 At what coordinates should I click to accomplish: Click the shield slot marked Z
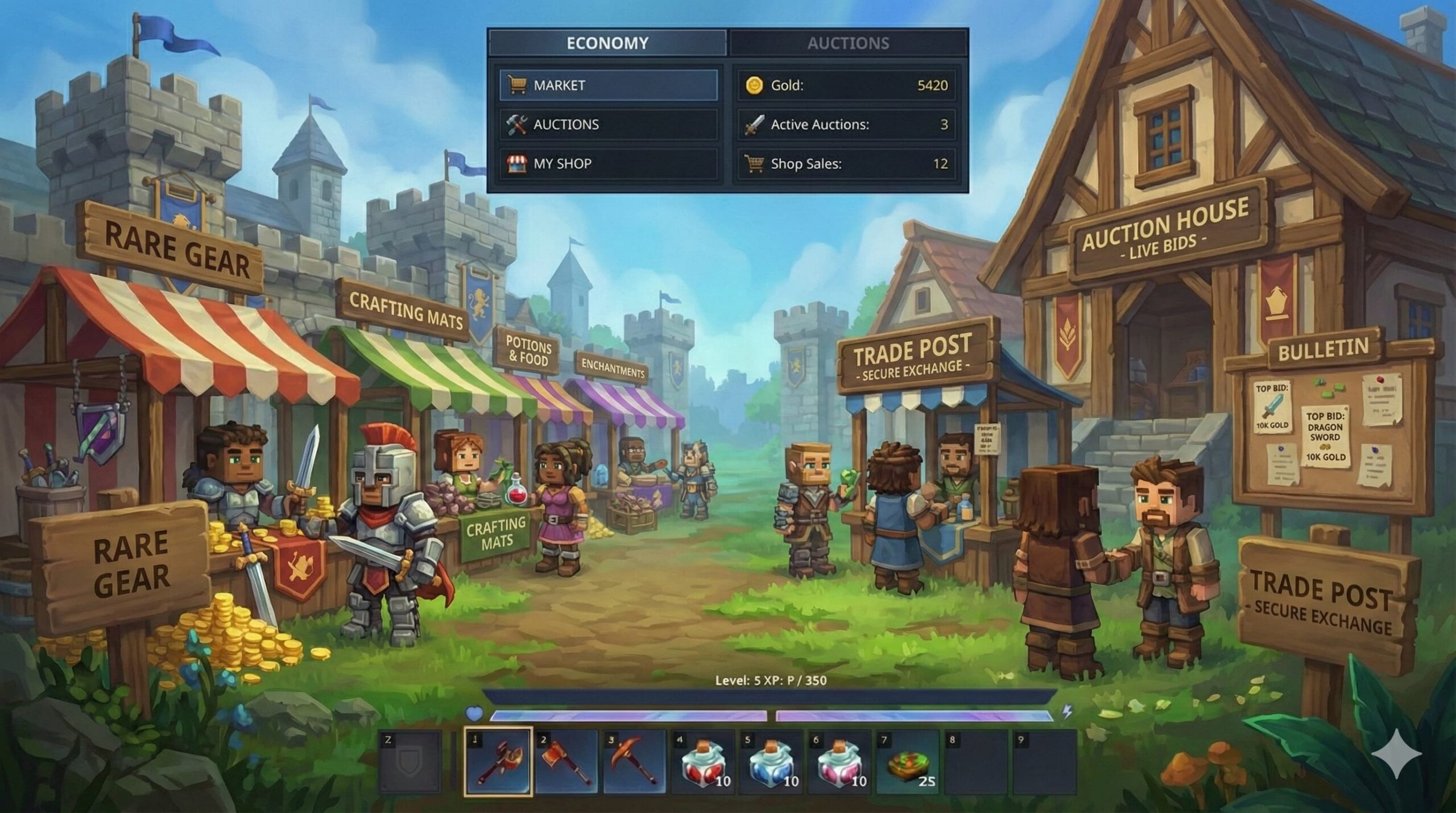tap(409, 761)
